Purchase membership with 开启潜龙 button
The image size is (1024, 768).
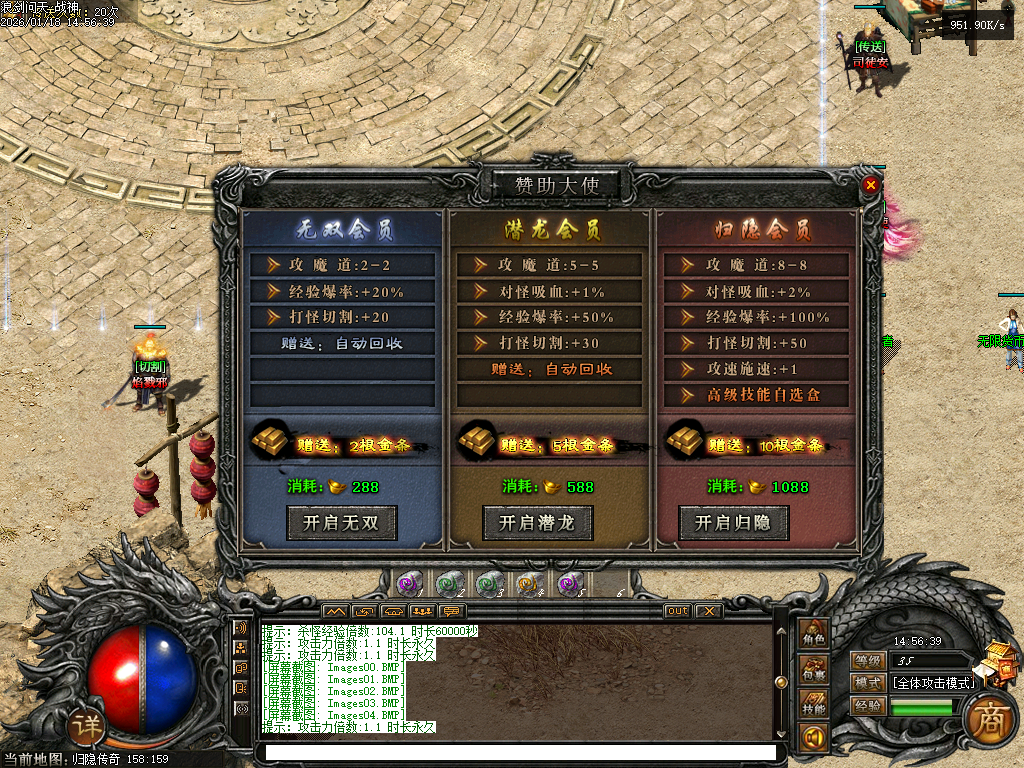click(x=538, y=523)
